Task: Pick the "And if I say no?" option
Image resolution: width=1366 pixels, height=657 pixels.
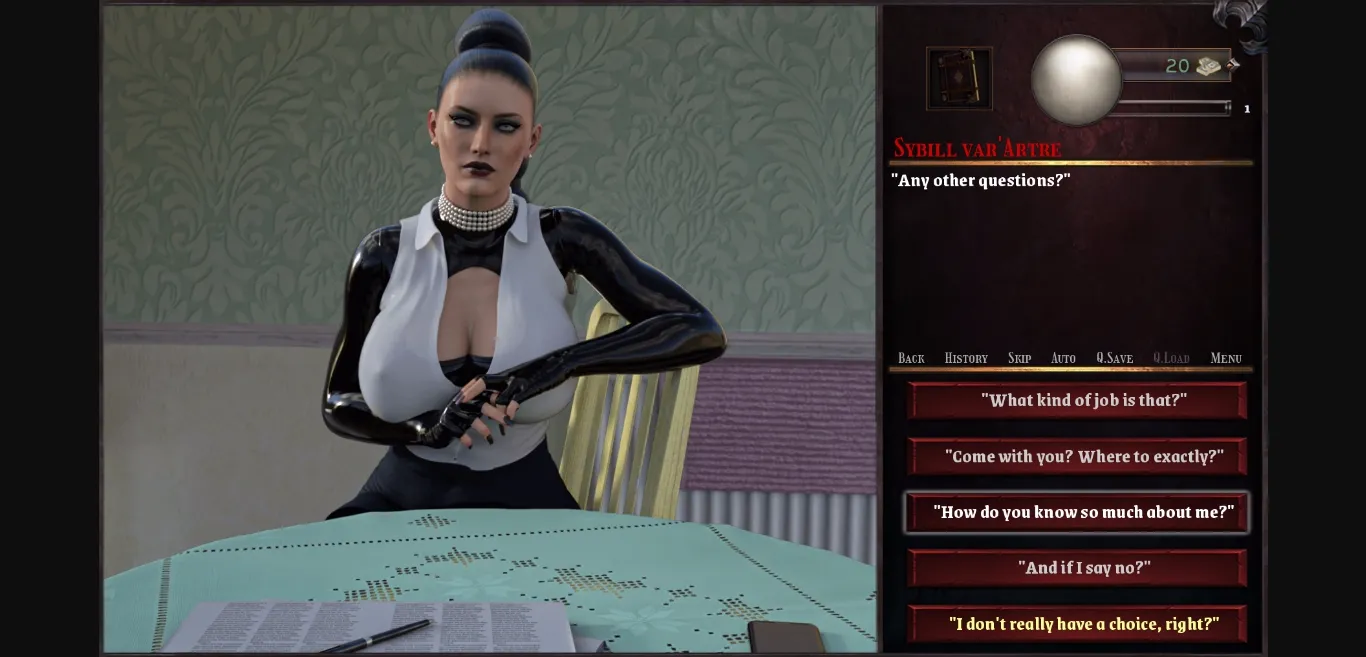Action: [x=1077, y=568]
